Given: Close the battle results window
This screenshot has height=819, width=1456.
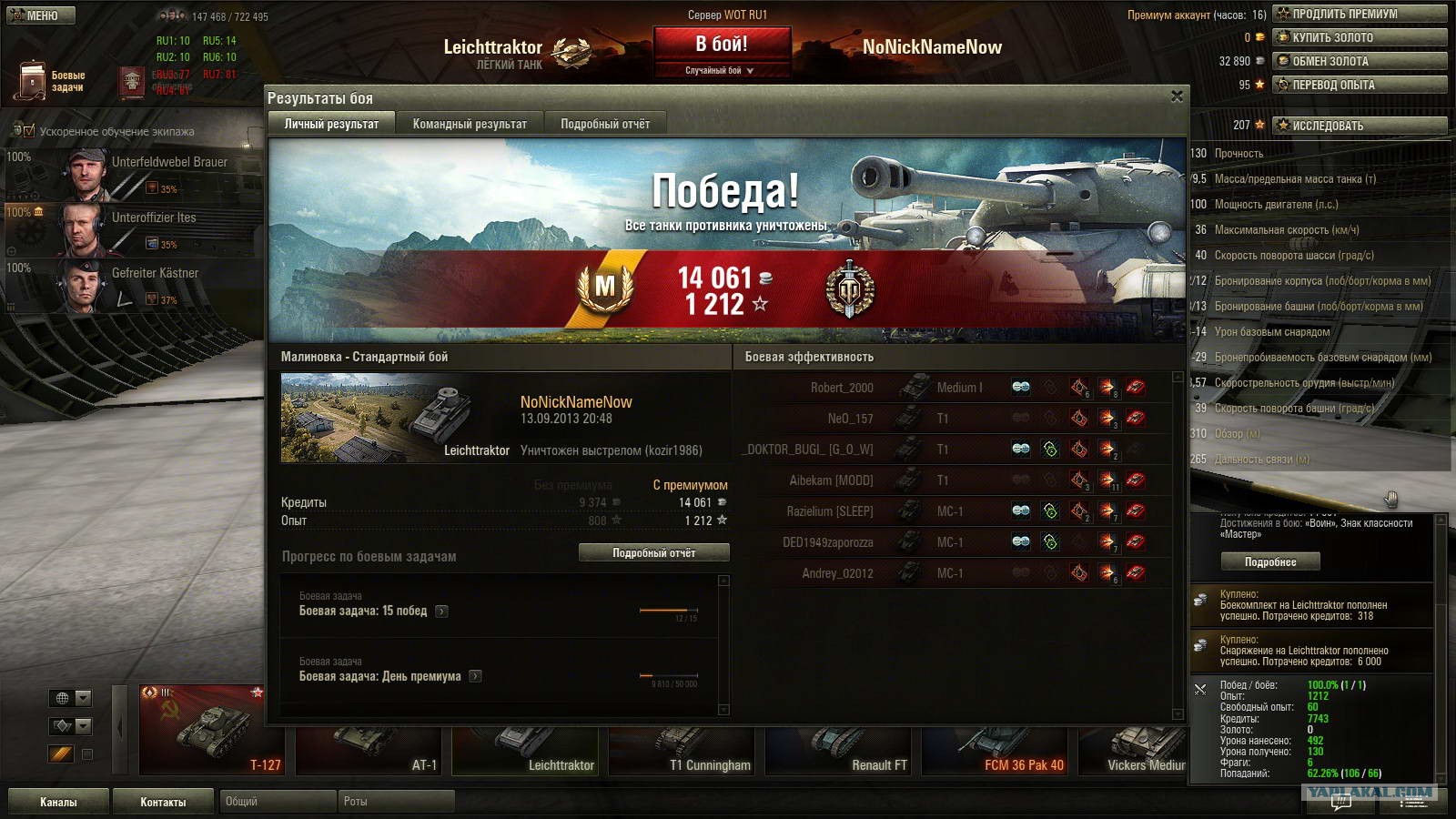Looking at the screenshot, I should tap(1177, 96).
